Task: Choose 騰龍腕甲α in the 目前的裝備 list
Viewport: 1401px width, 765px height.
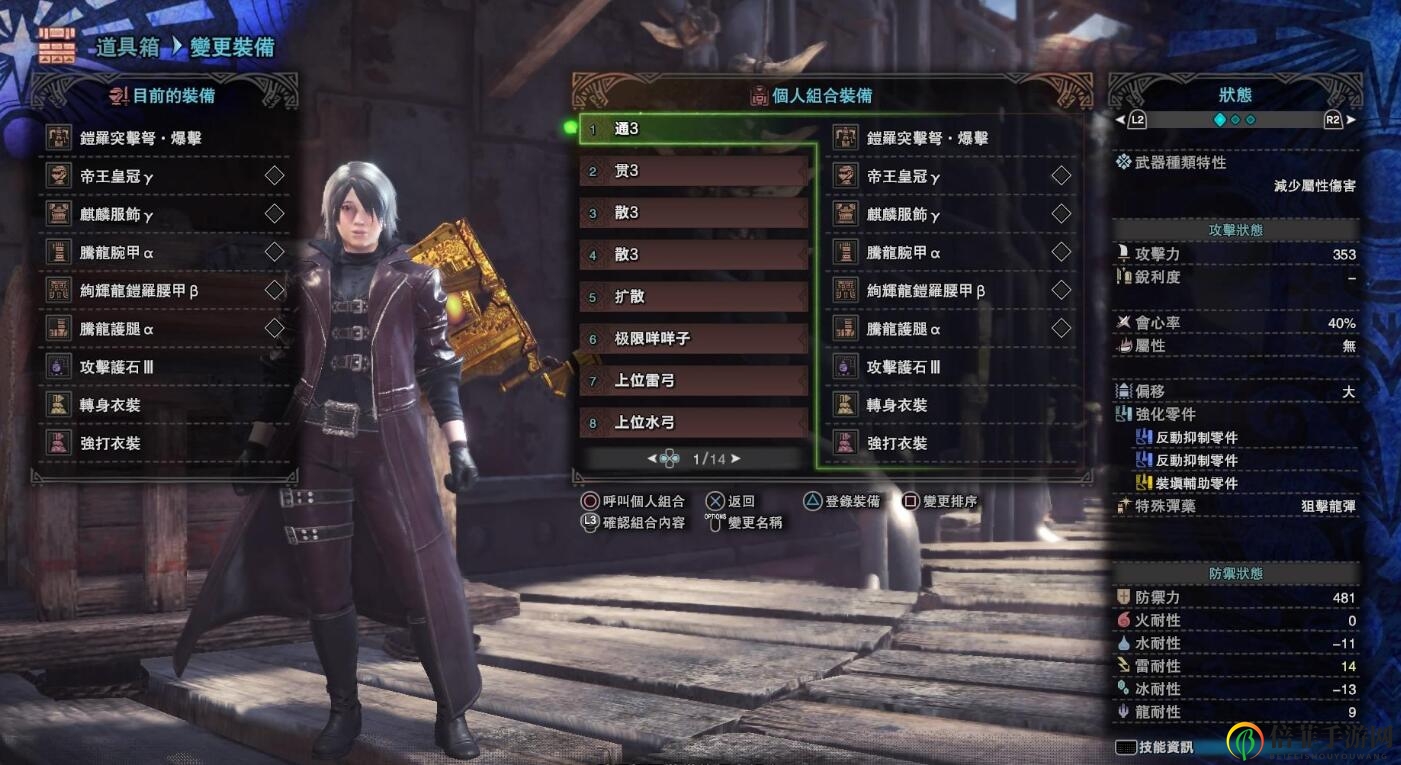Action: tap(116, 253)
